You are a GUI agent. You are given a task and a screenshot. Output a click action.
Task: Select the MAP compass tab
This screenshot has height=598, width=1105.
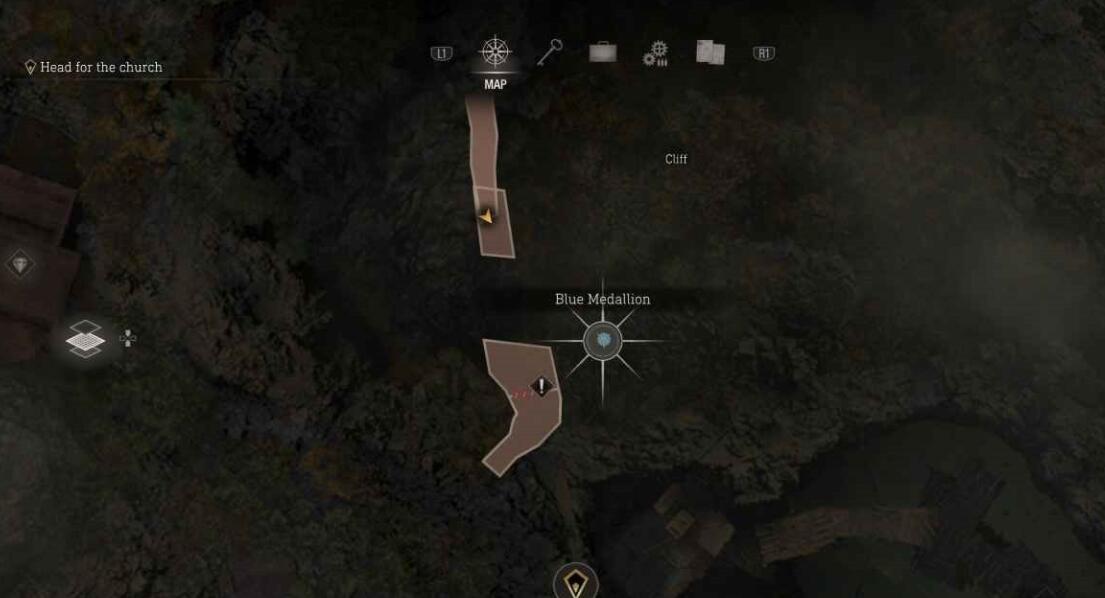click(x=495, y=52)
